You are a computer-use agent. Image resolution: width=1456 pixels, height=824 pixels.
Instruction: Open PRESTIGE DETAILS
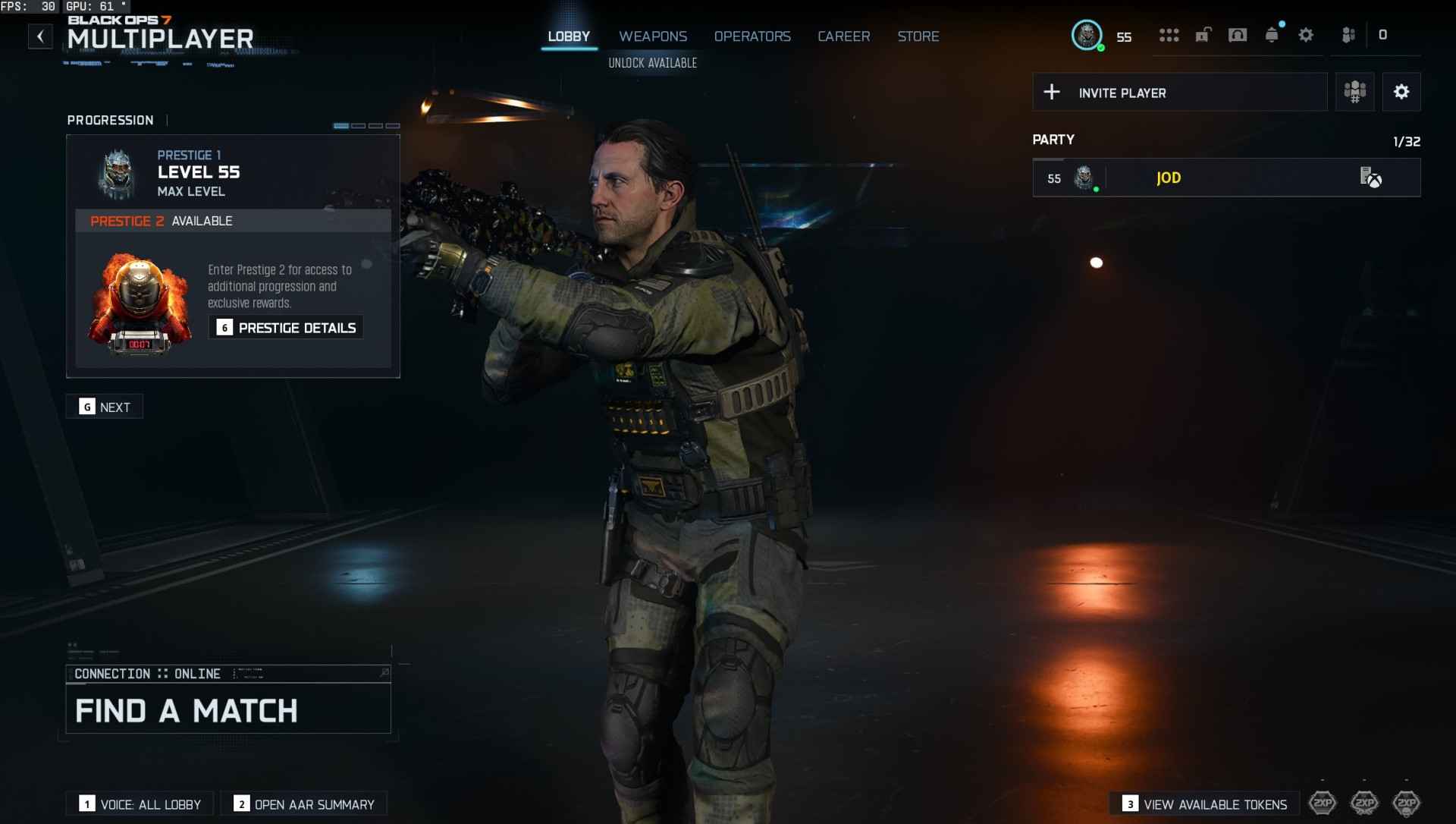pos(286,327)
